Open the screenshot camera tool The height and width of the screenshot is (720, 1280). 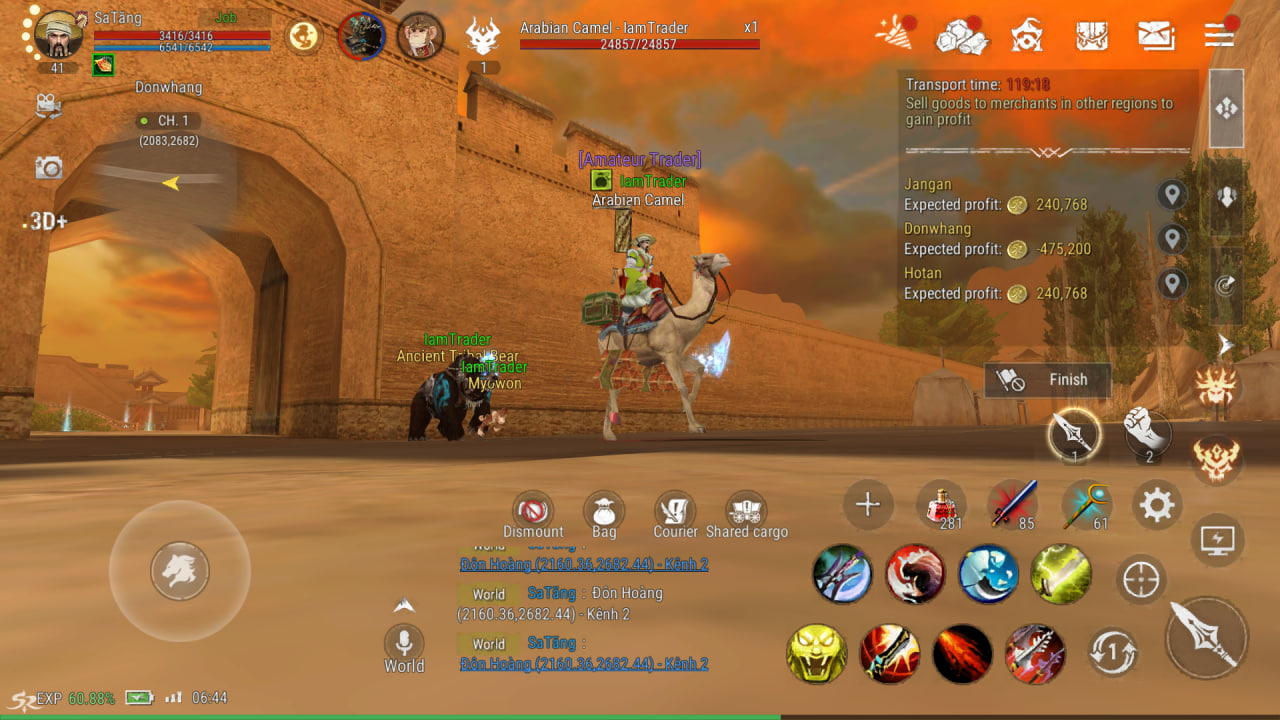(49, 167)
